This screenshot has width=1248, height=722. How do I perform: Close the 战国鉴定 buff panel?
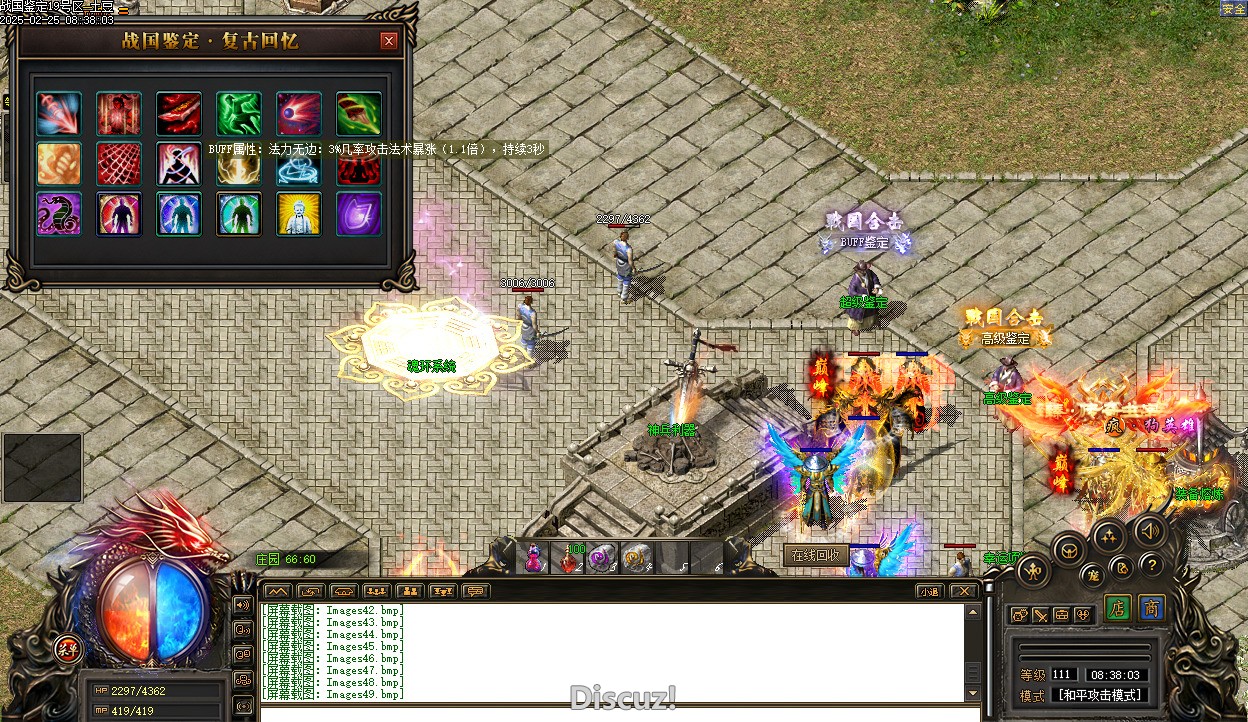(x=389, y=41)
